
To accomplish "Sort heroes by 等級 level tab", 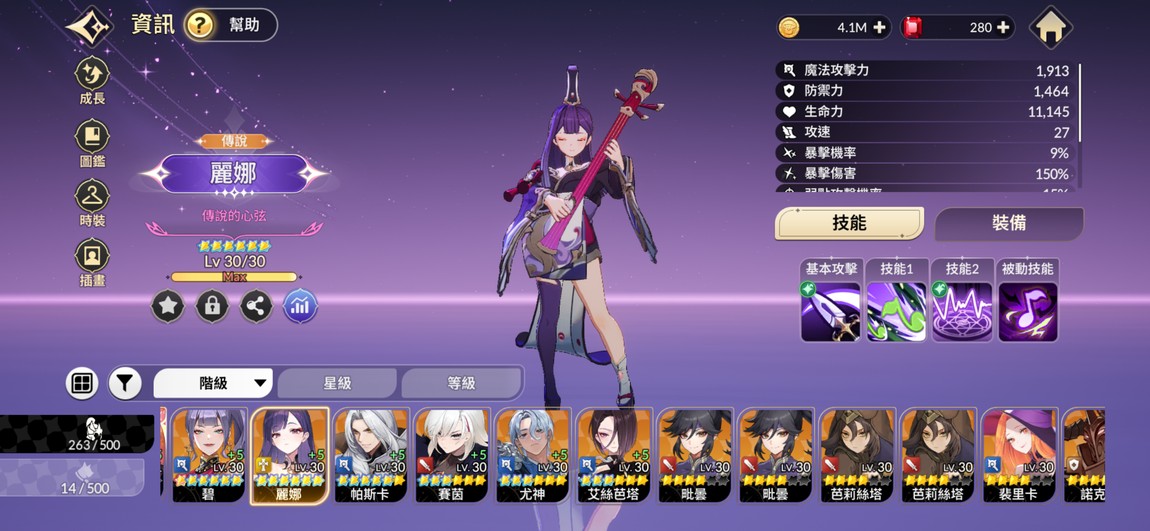I will pyautogui.click(x=461, y=383).
